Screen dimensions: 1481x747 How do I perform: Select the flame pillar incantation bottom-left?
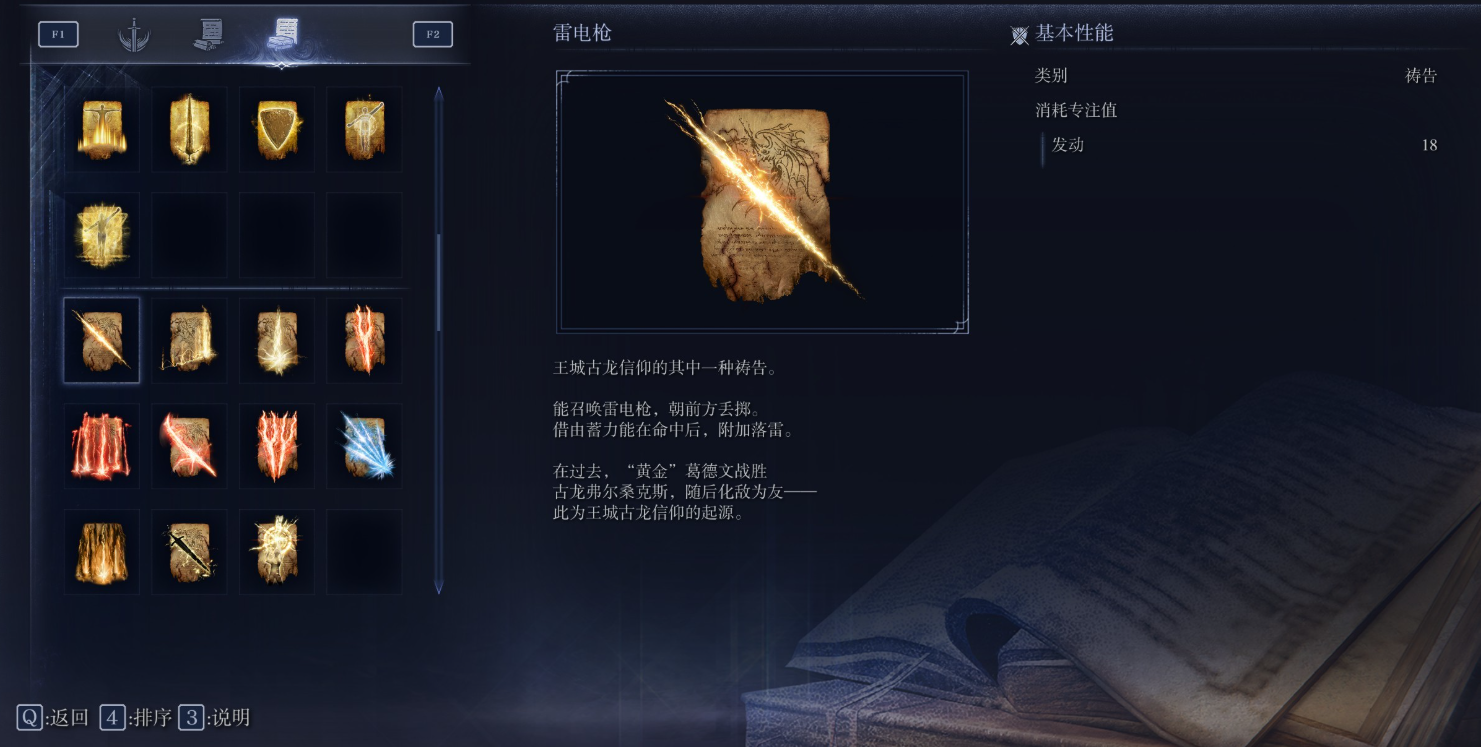pos(101,551)
